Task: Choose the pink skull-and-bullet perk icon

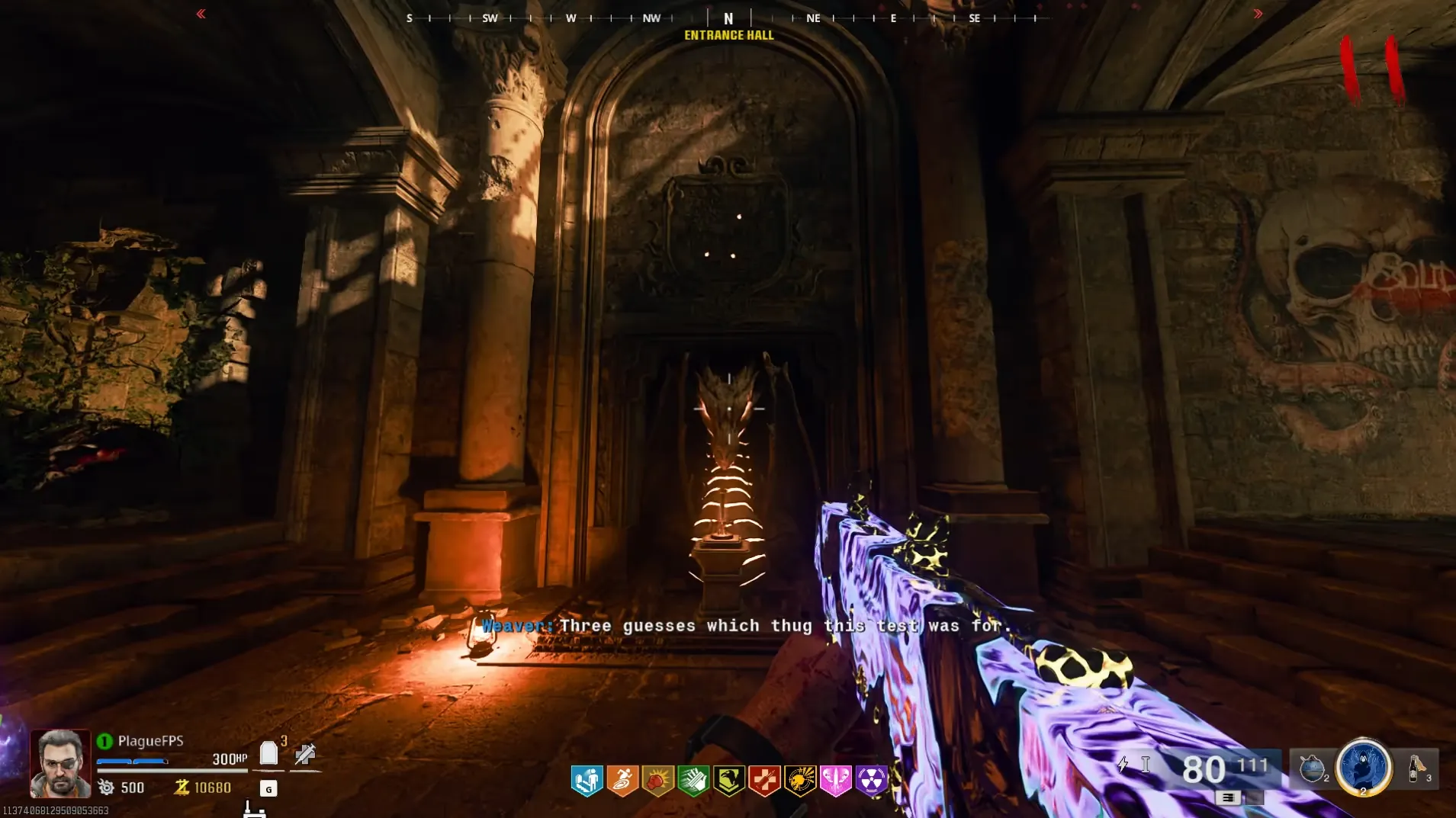Action: tap(835, 781)
